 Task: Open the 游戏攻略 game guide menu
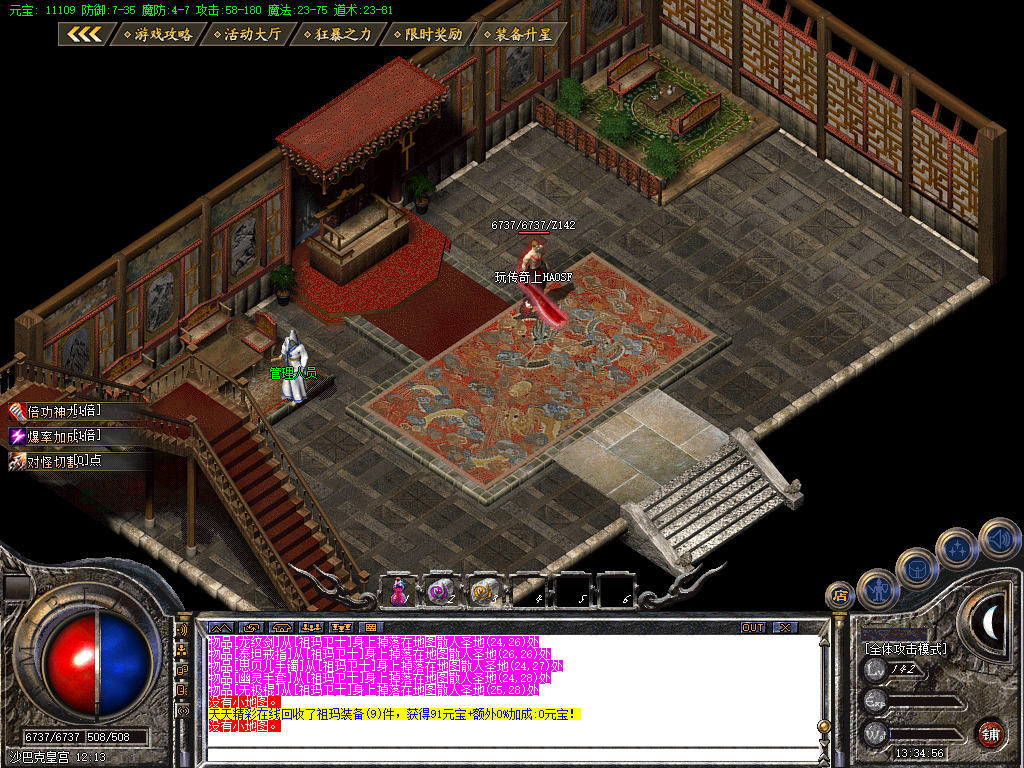pos(156,34)
